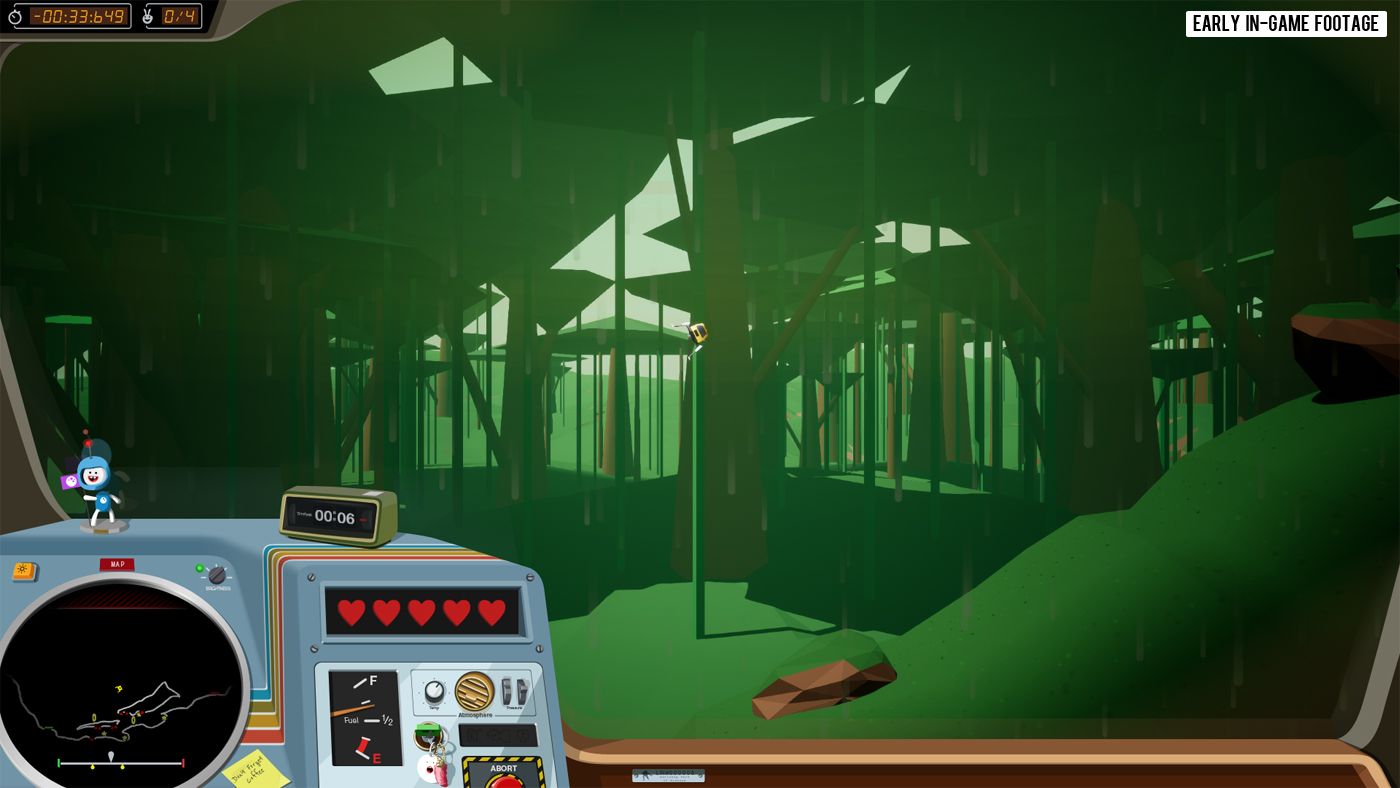Screen dimensions: 1400x788
Task: Hit the red ABORT button
Action: (504, 781)
